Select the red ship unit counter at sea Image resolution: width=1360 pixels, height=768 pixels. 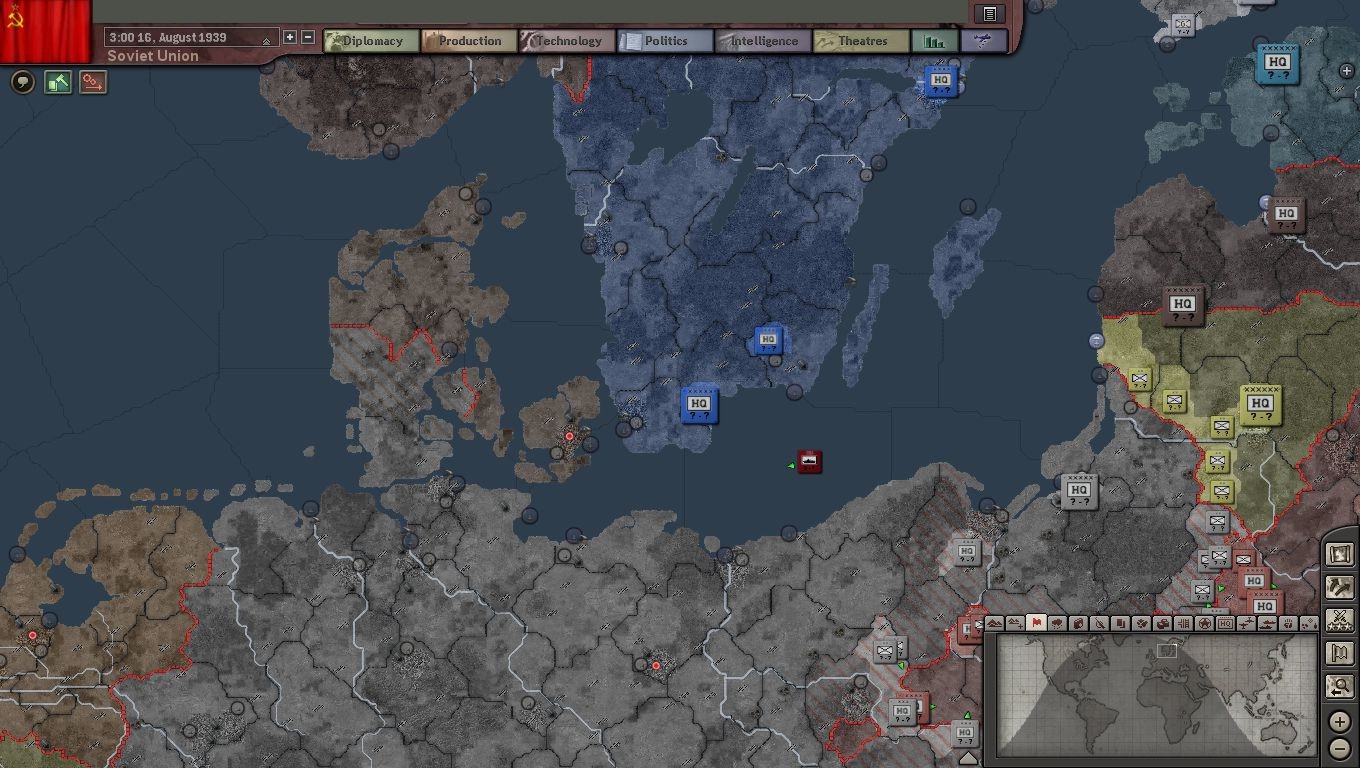(810, 461)
